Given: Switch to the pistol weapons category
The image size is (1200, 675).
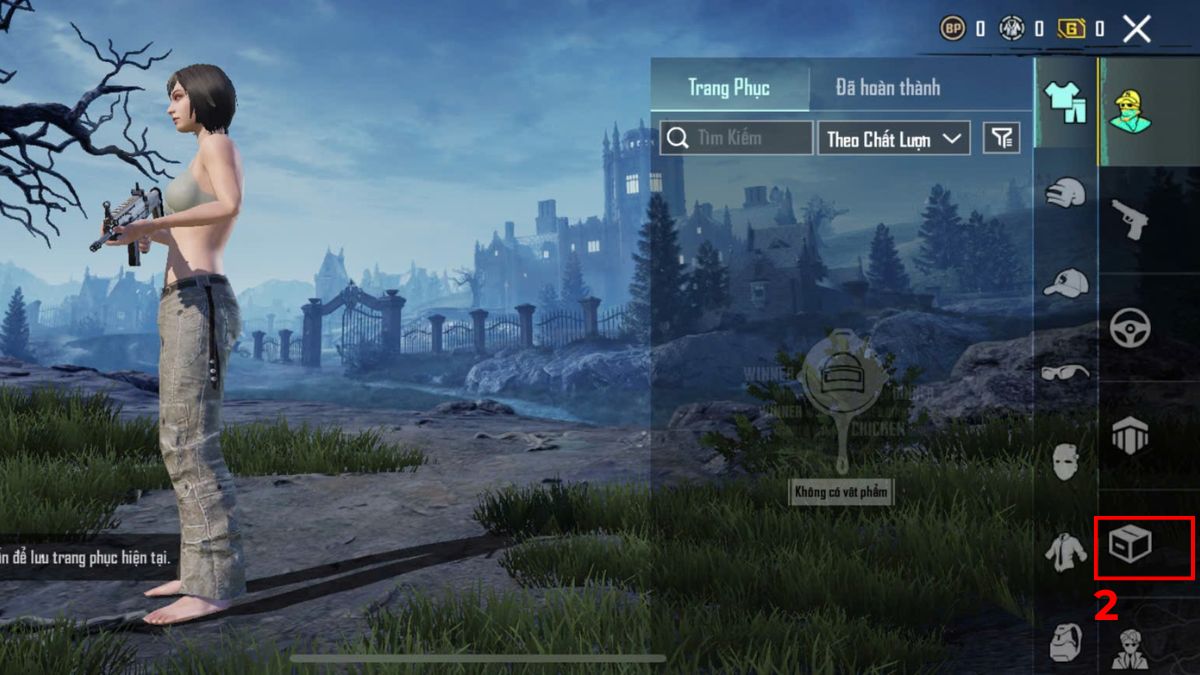Looking at the screenshot, I should pyautogui.click(x=1130, y=219).
